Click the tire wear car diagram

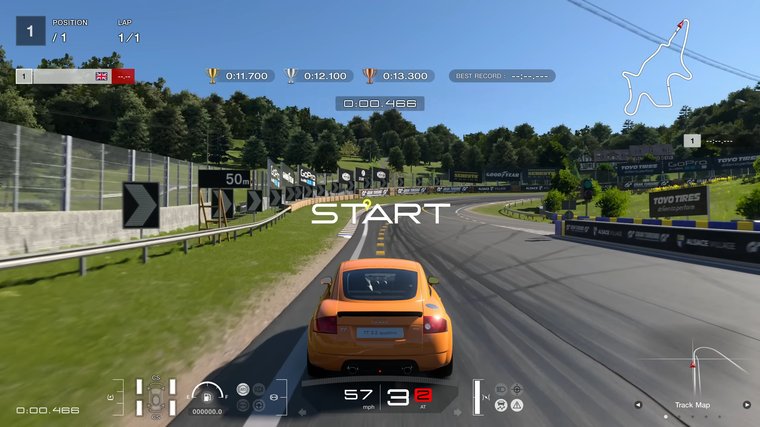point(156,396)
